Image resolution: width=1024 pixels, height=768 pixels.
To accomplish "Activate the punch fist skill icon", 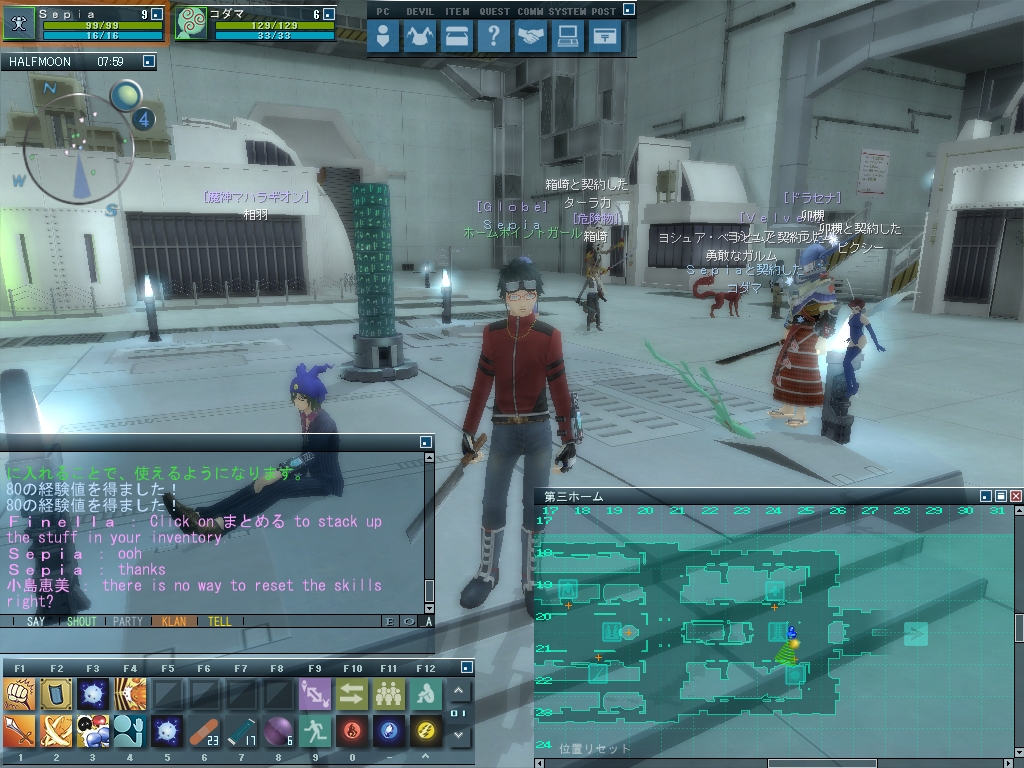I will [19, 693].
